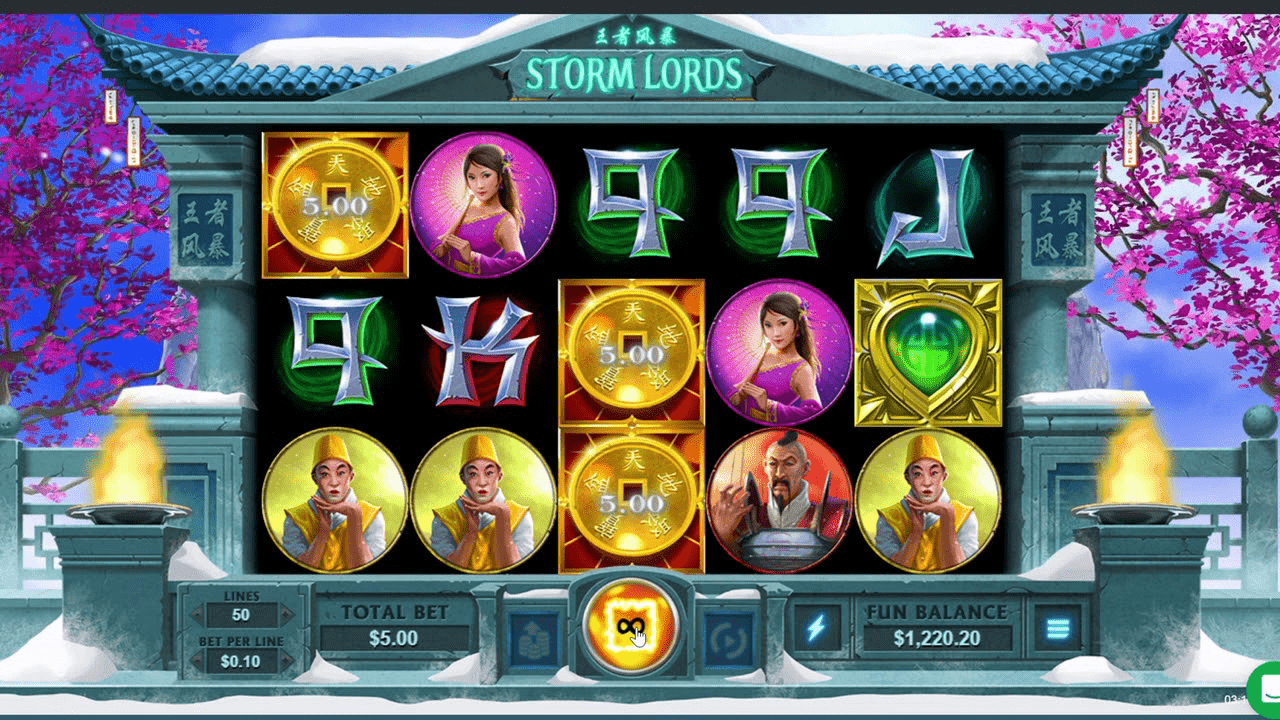Increase the number of lines
Viewport: 1280px width, 720px height.
pos(286,614)
